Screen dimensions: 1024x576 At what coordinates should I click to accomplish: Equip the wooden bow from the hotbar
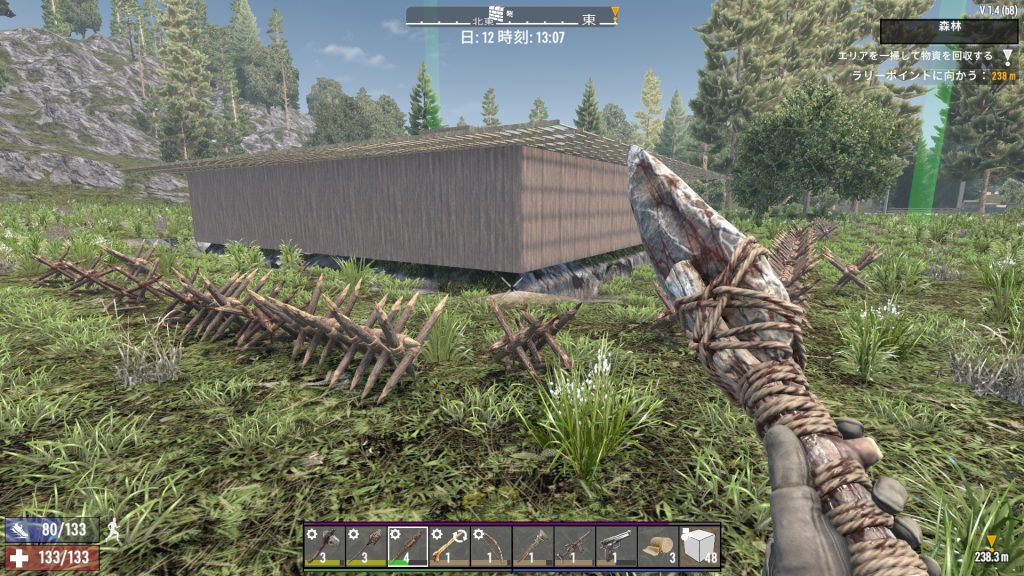pyautogui.click(x=491, y=547)
